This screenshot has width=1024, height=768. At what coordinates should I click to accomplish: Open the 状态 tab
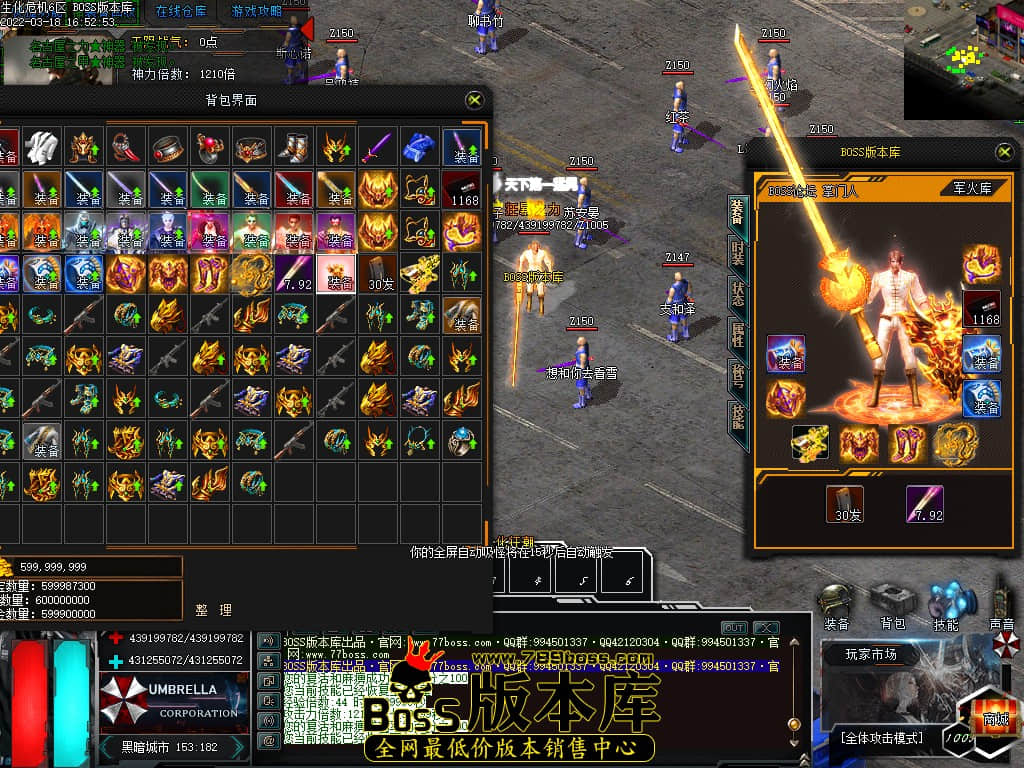tap(737, 294)
